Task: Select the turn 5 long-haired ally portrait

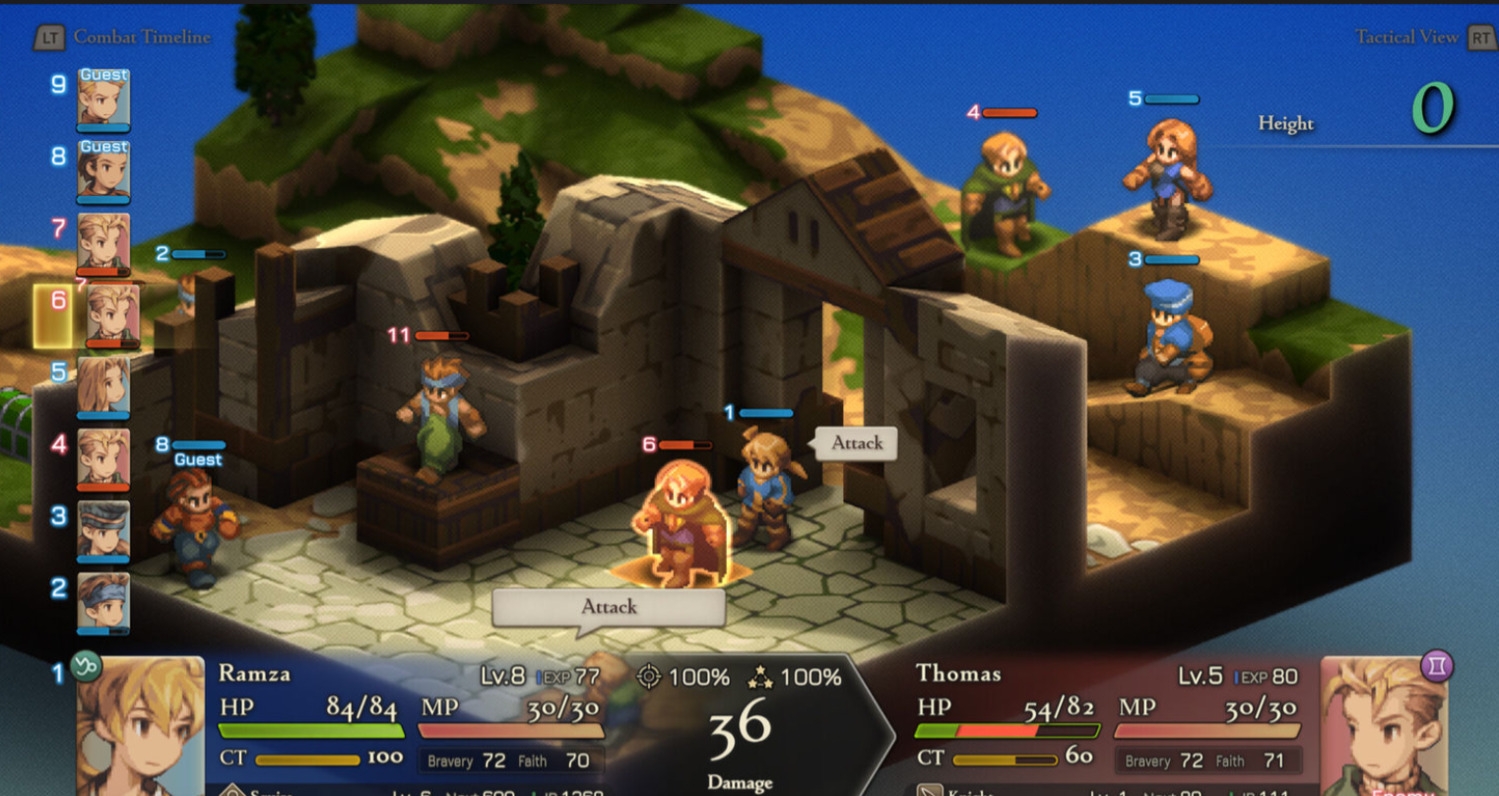Action: tap(103, 385)
